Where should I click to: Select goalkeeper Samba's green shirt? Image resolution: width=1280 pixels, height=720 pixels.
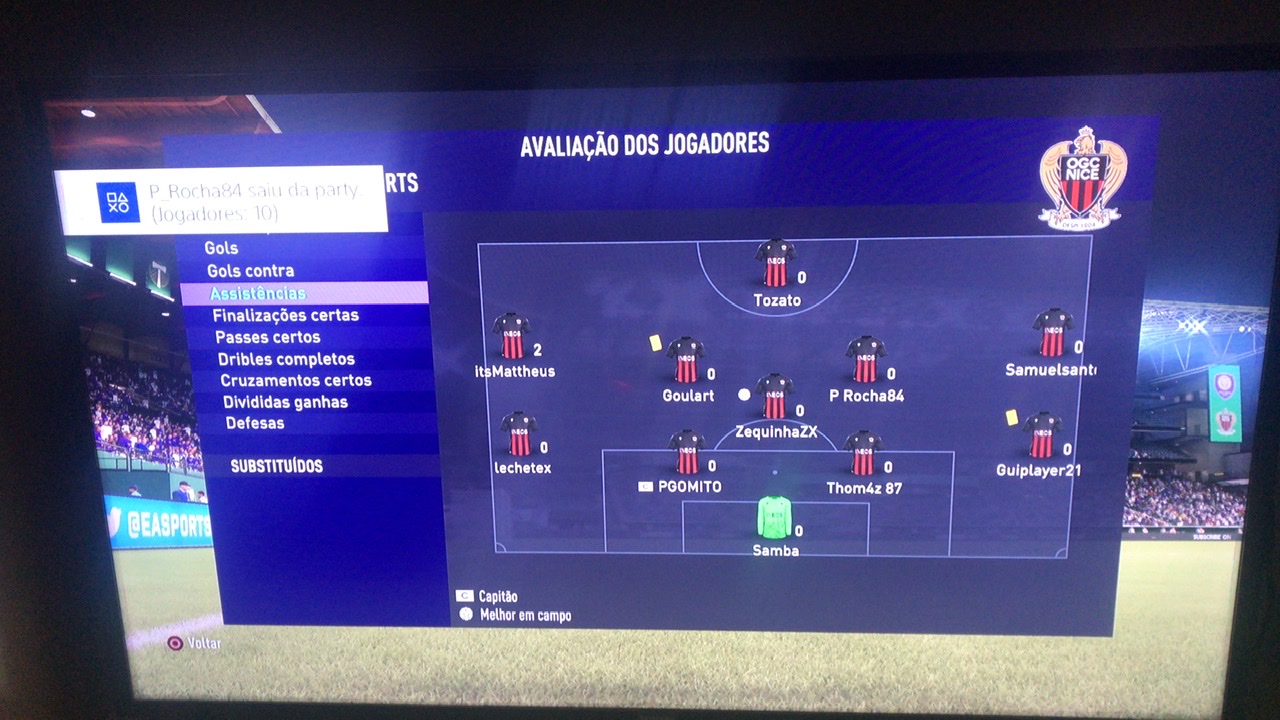774,517
